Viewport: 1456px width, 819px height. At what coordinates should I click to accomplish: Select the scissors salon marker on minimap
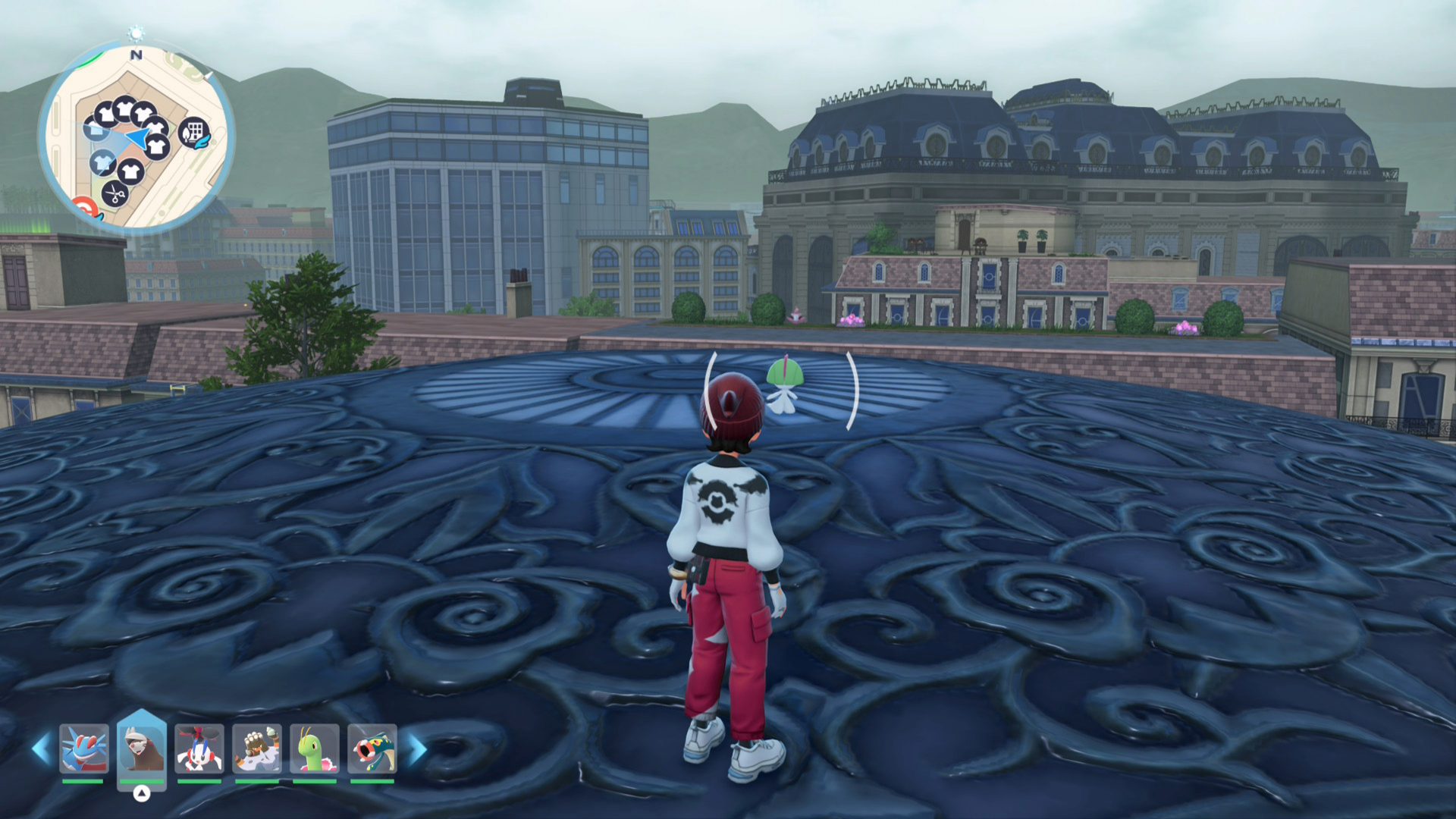pos(115,194)
